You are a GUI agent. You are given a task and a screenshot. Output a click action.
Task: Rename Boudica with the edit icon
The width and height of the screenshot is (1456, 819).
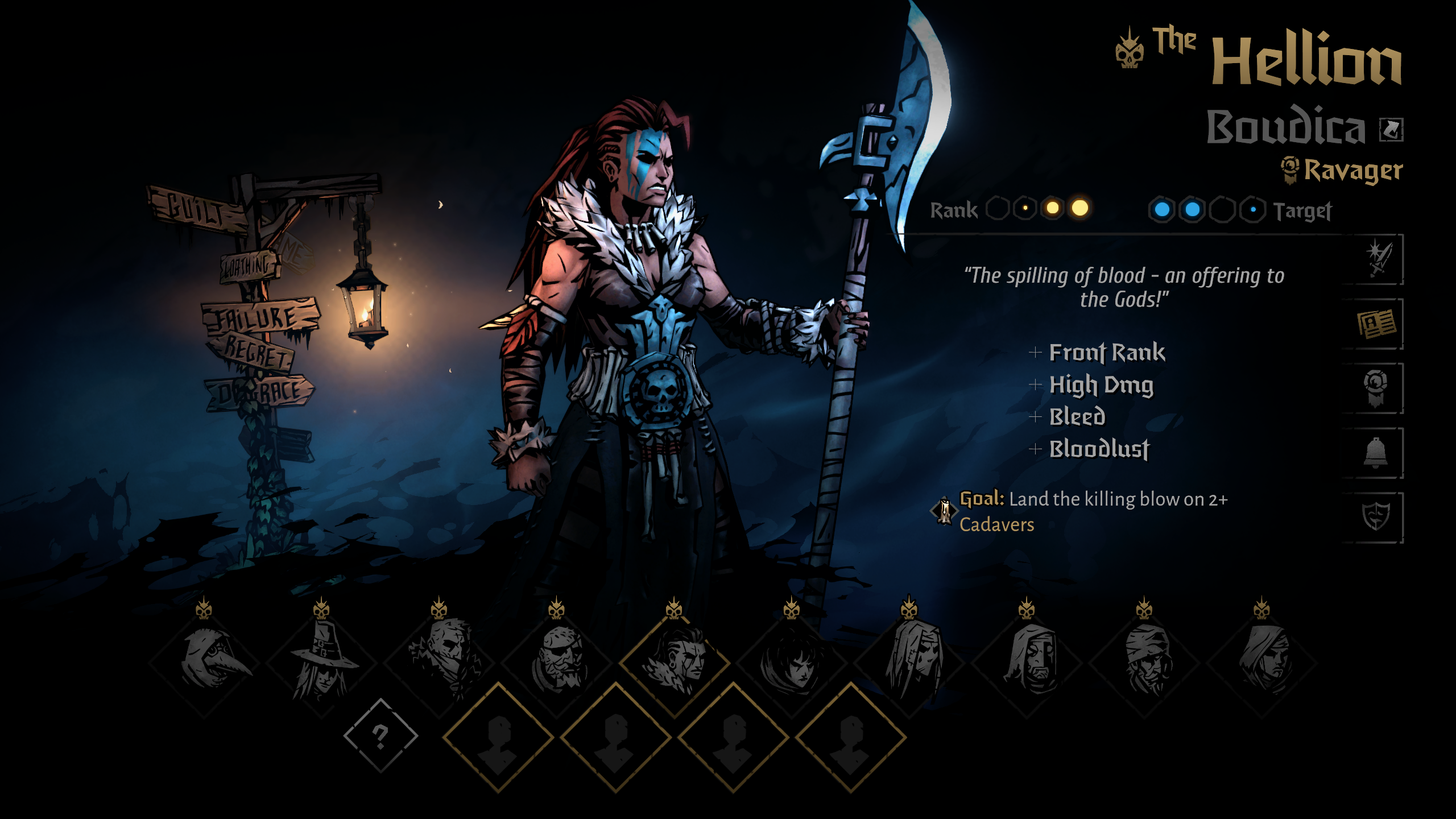[1391, 130]
